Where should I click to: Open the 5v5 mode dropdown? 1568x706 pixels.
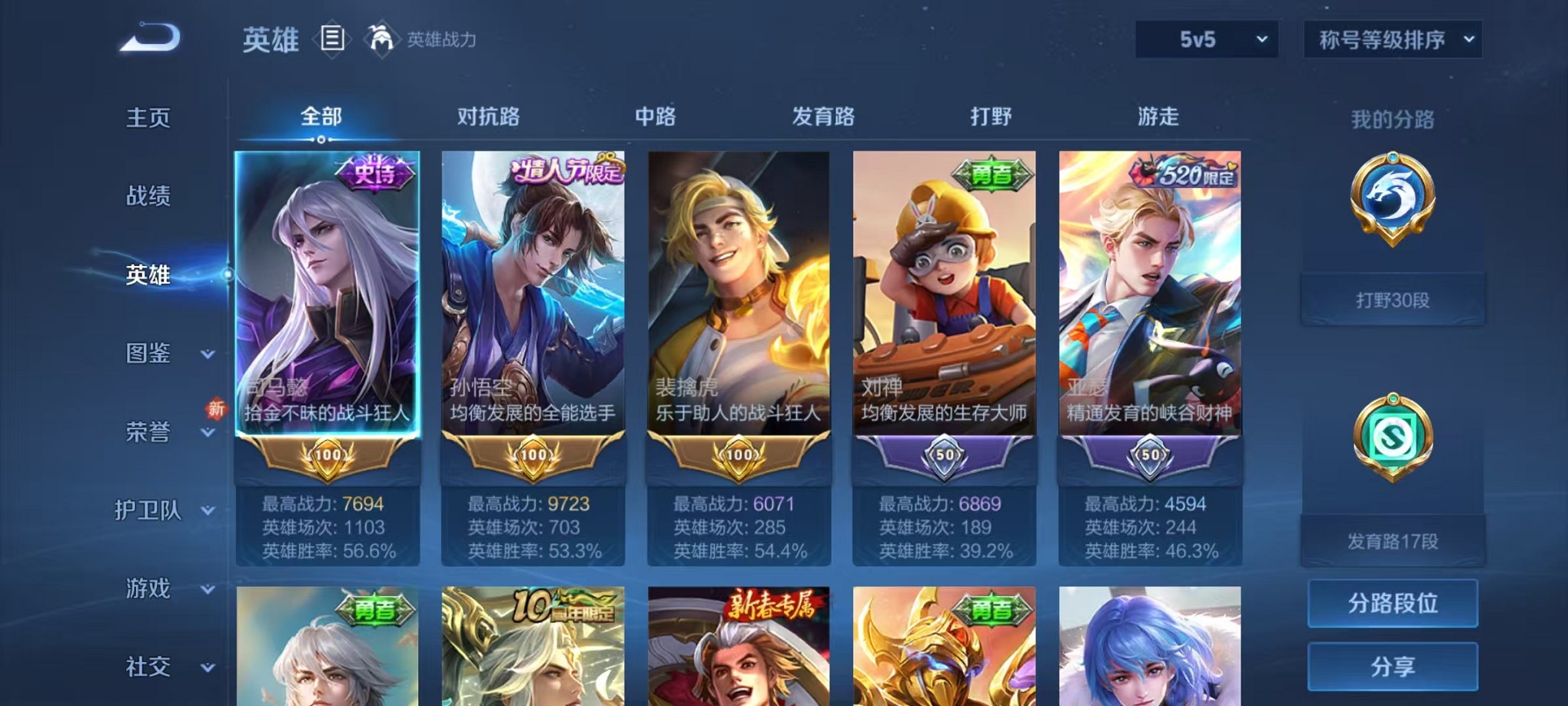click(1205, 36)
